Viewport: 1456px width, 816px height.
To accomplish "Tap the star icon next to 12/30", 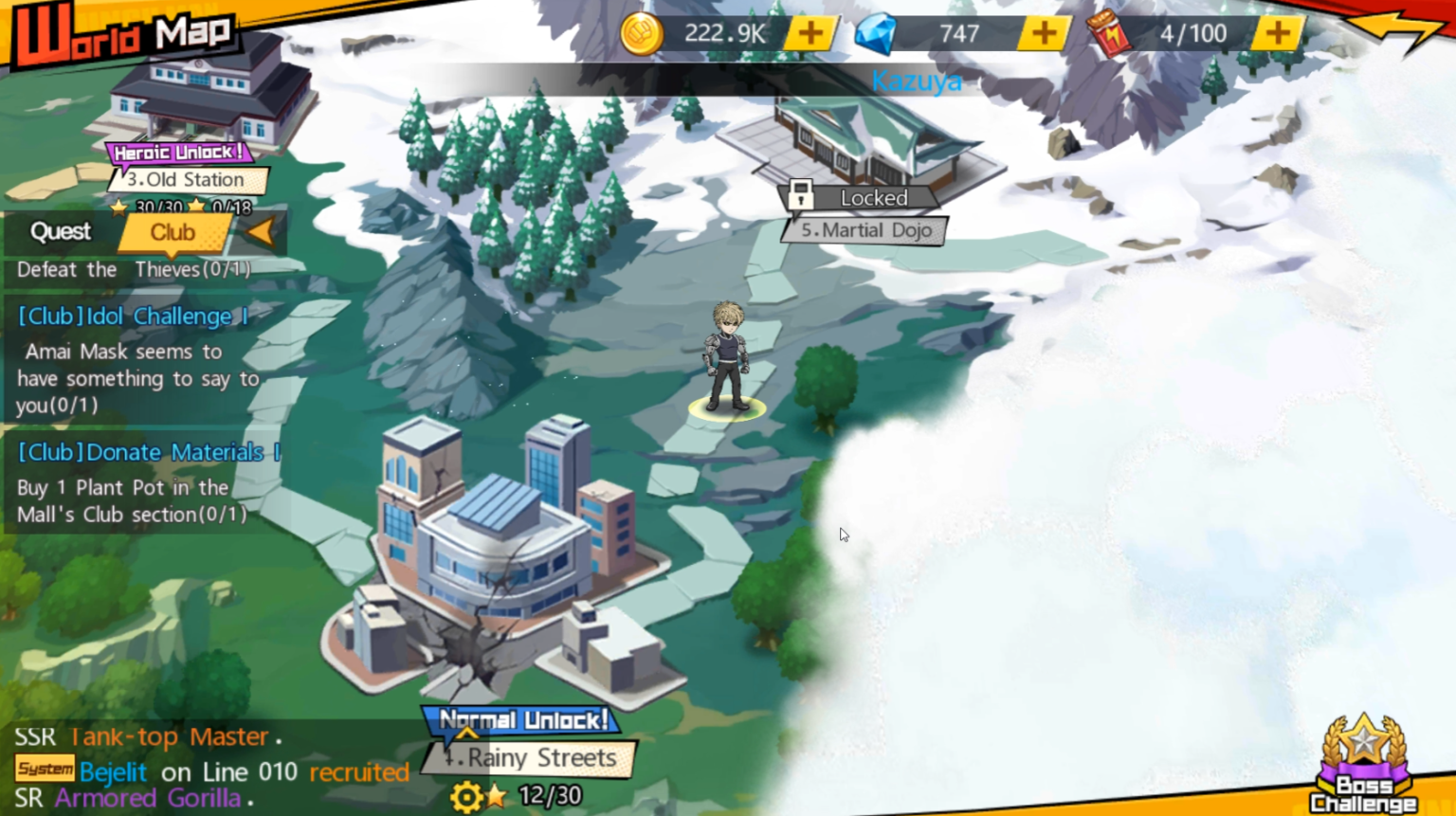I will 498,796.
